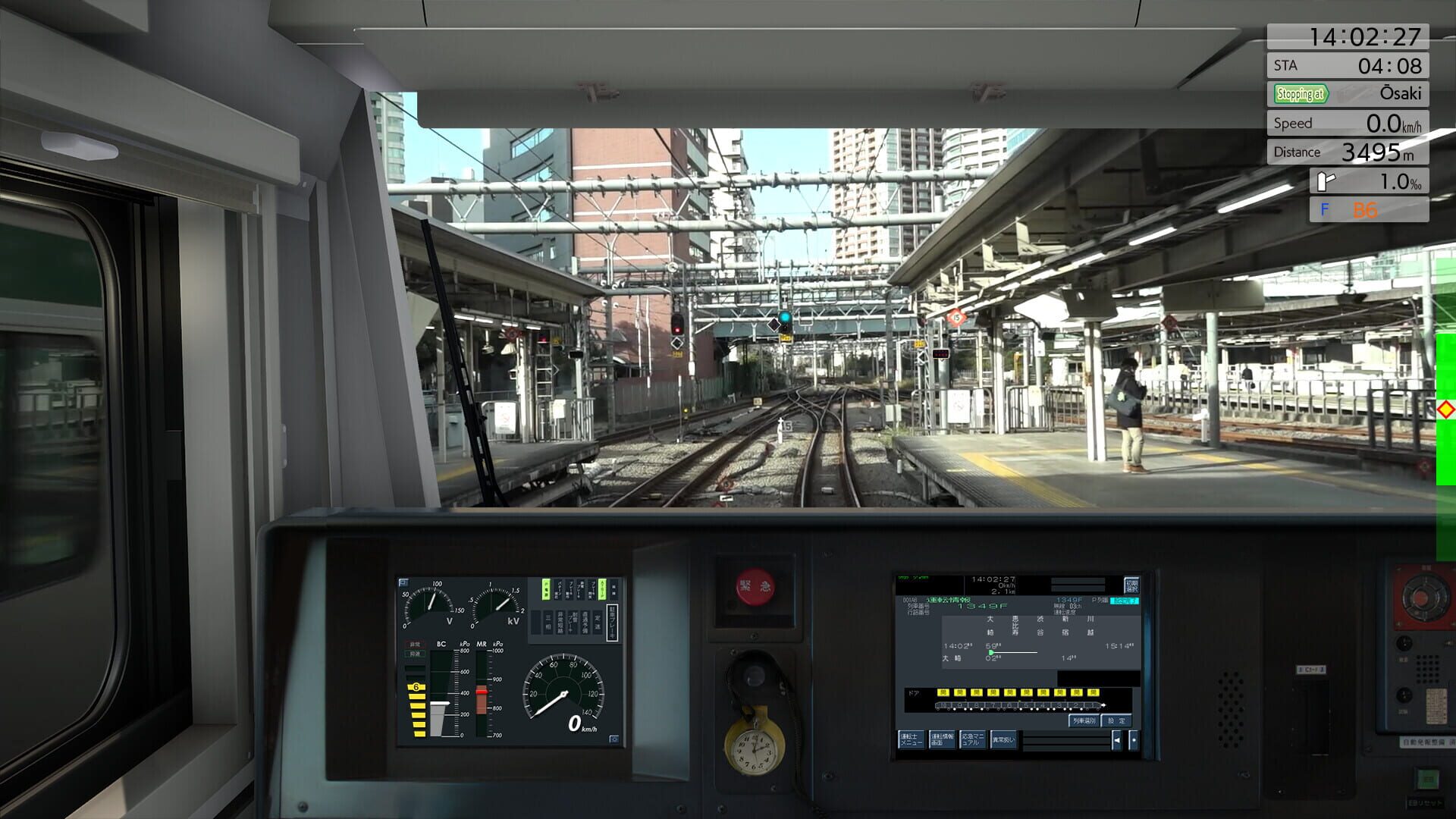
Task: Click the brightness icon on the gauge display
Action: point(614,738)
